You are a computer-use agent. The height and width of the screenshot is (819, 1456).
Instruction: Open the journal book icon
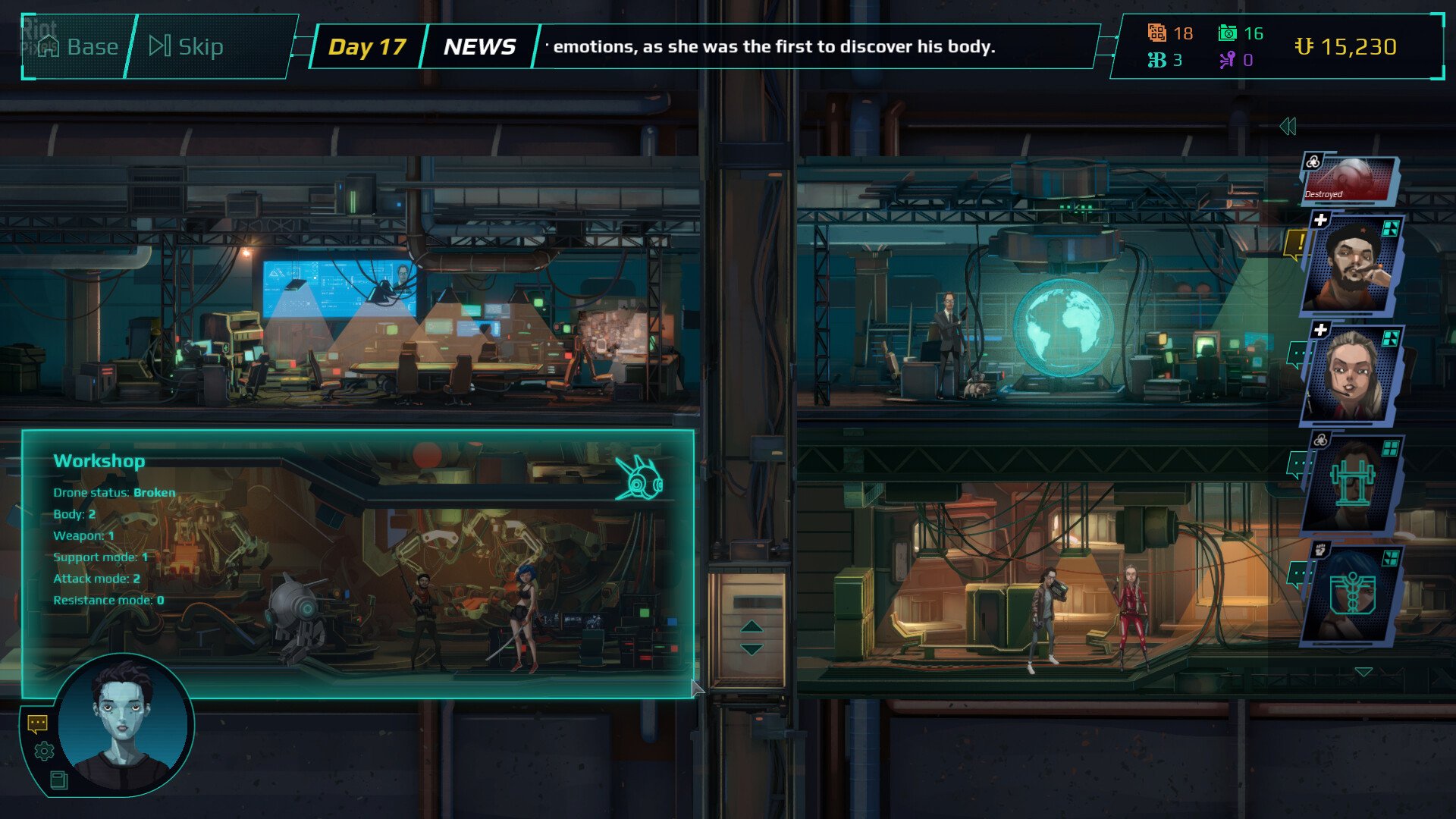(x=58, y=780)
